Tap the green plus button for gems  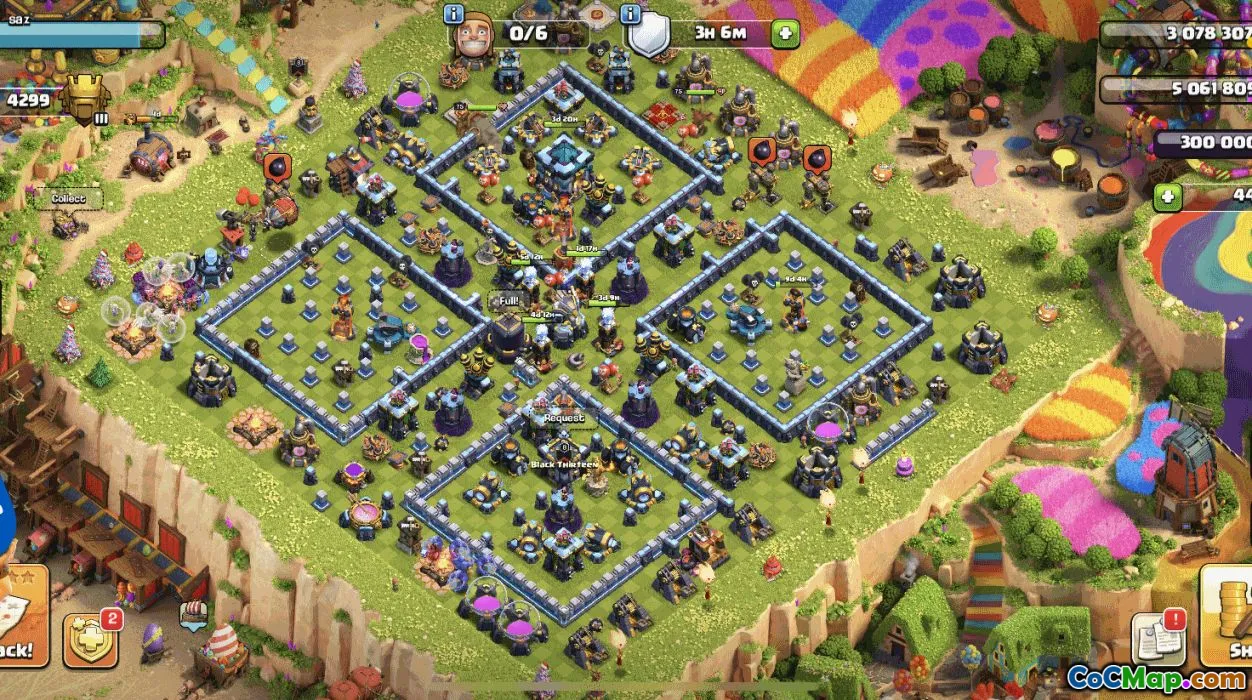point(1167,197)
